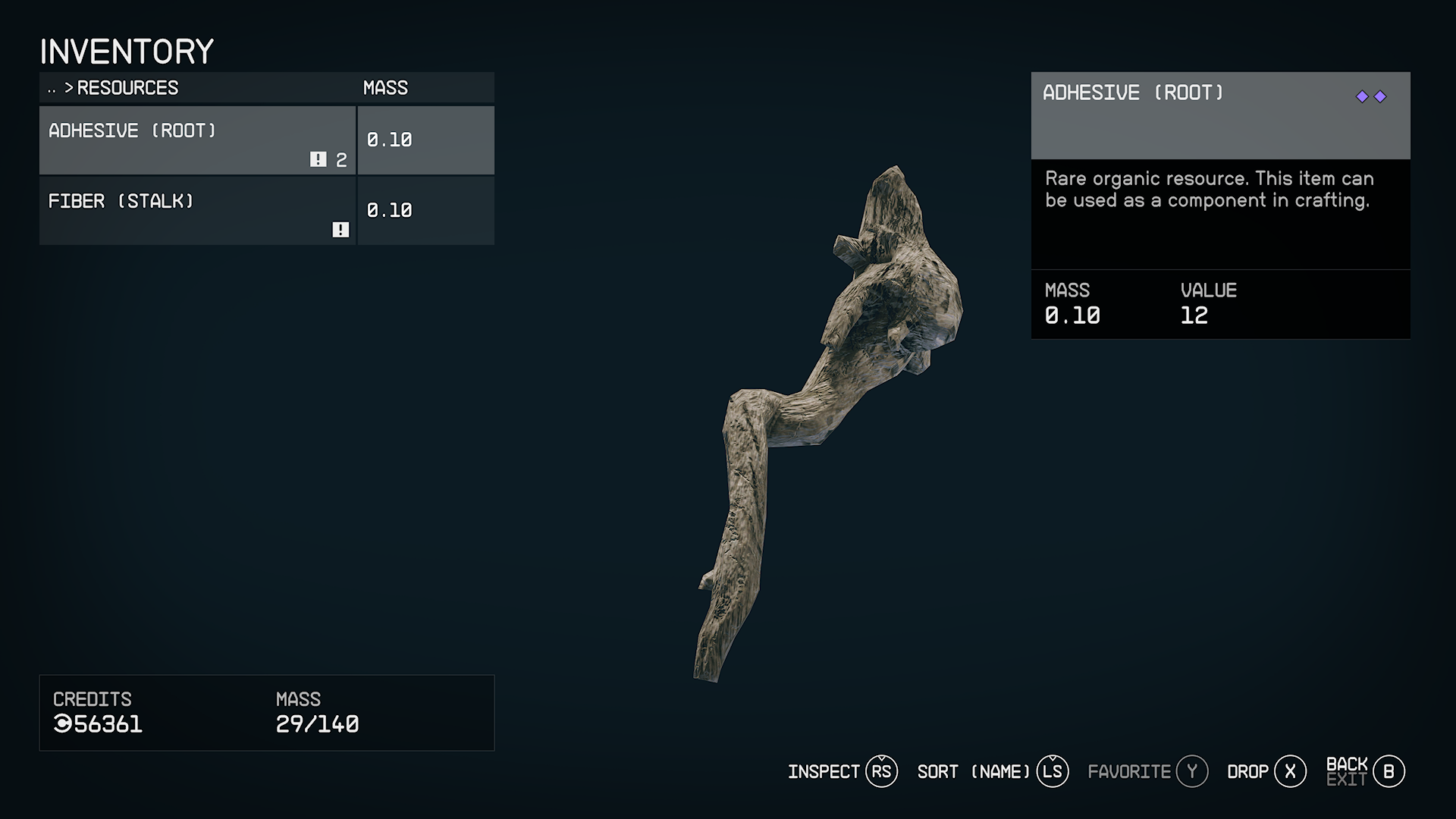Choose the Inspect action label
This screenshot has height=819, width=1456.
point(824,772)
